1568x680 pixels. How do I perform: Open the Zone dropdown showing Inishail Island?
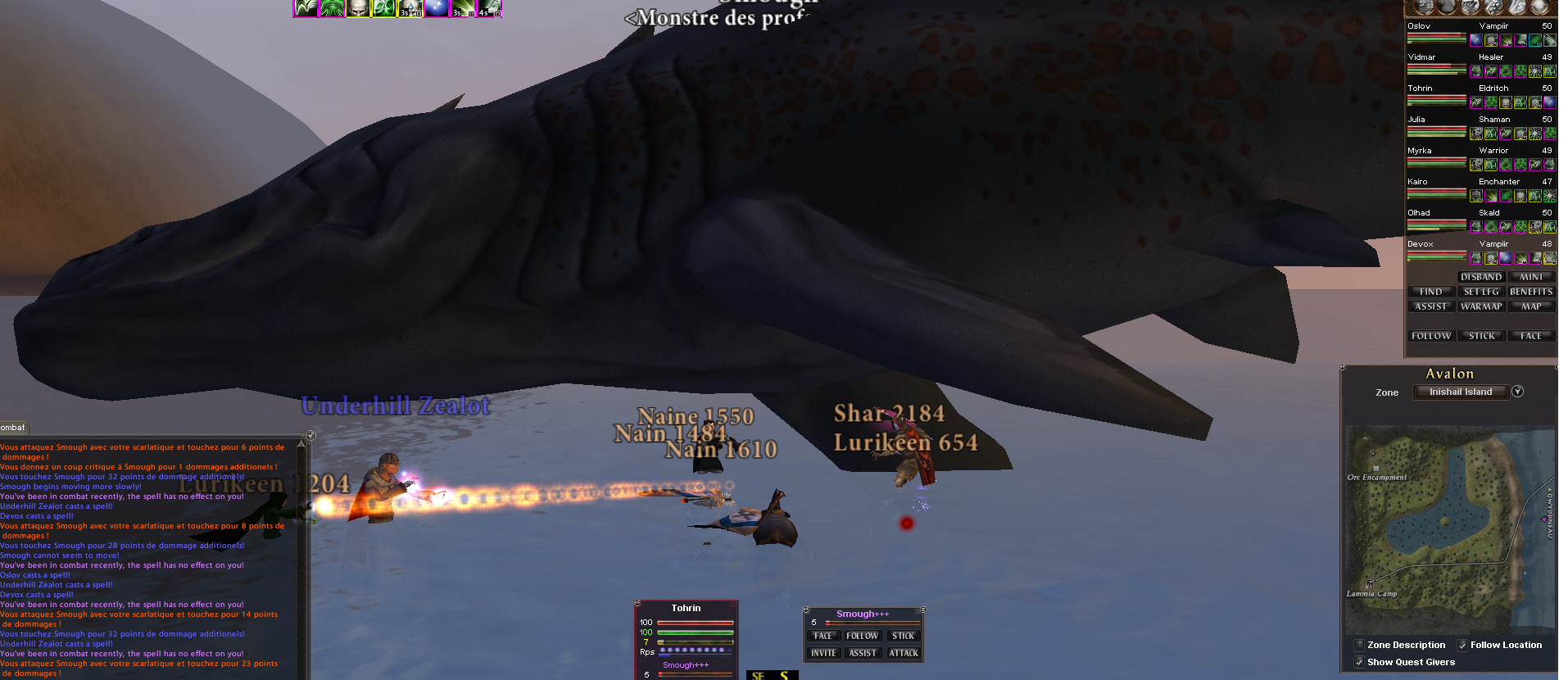[x=1517, y=392]
